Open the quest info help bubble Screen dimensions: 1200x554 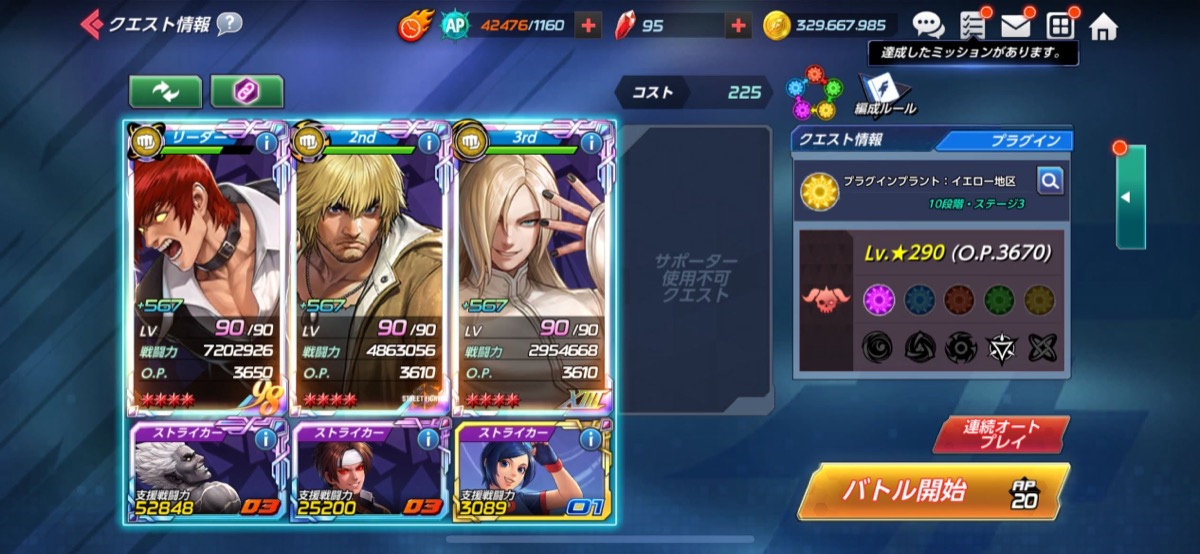[x=229, y=23]
